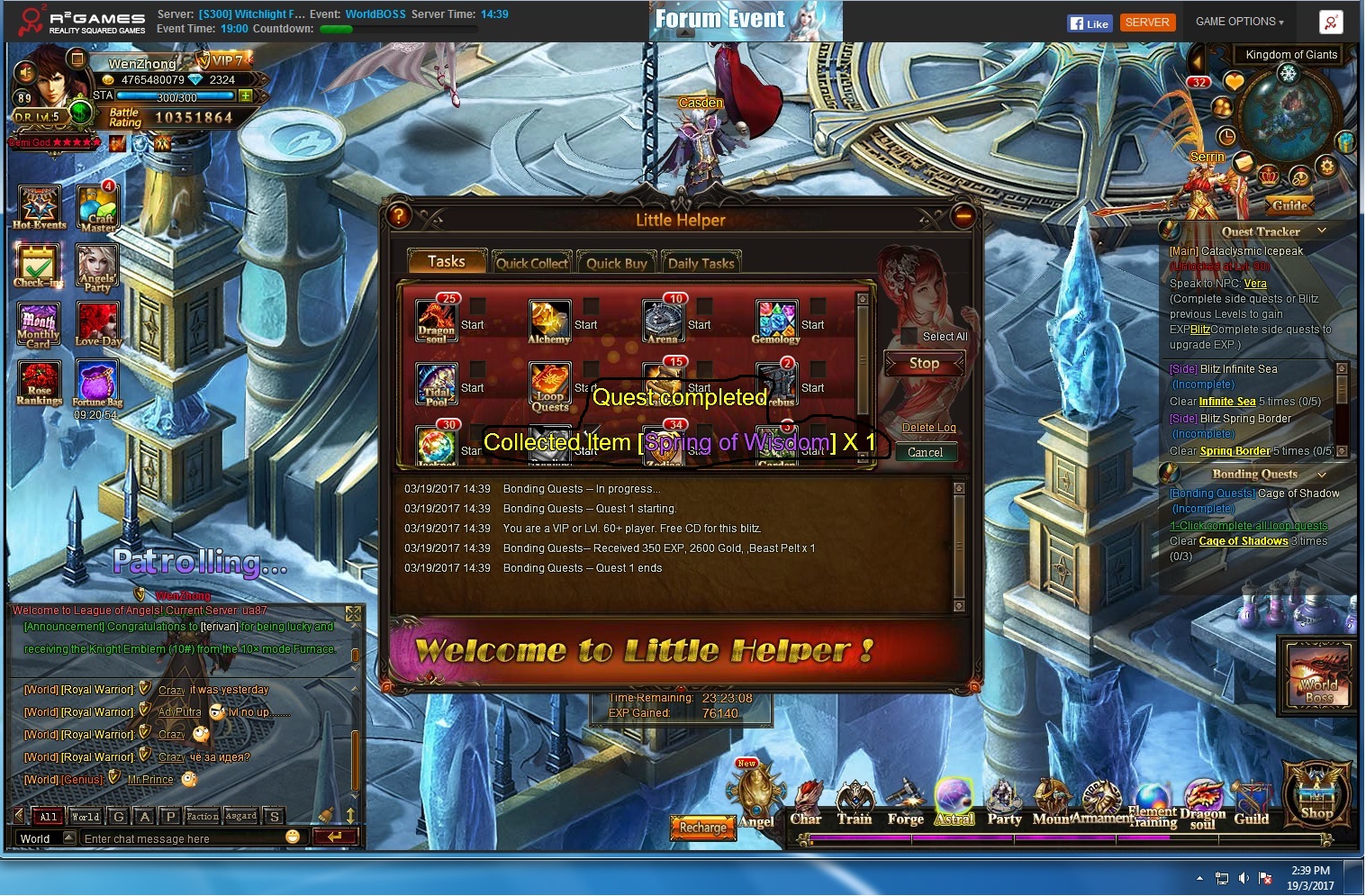Screen dimensions: 1366x896
Task: Click the Delete Log link
Action: click(928, 428)
